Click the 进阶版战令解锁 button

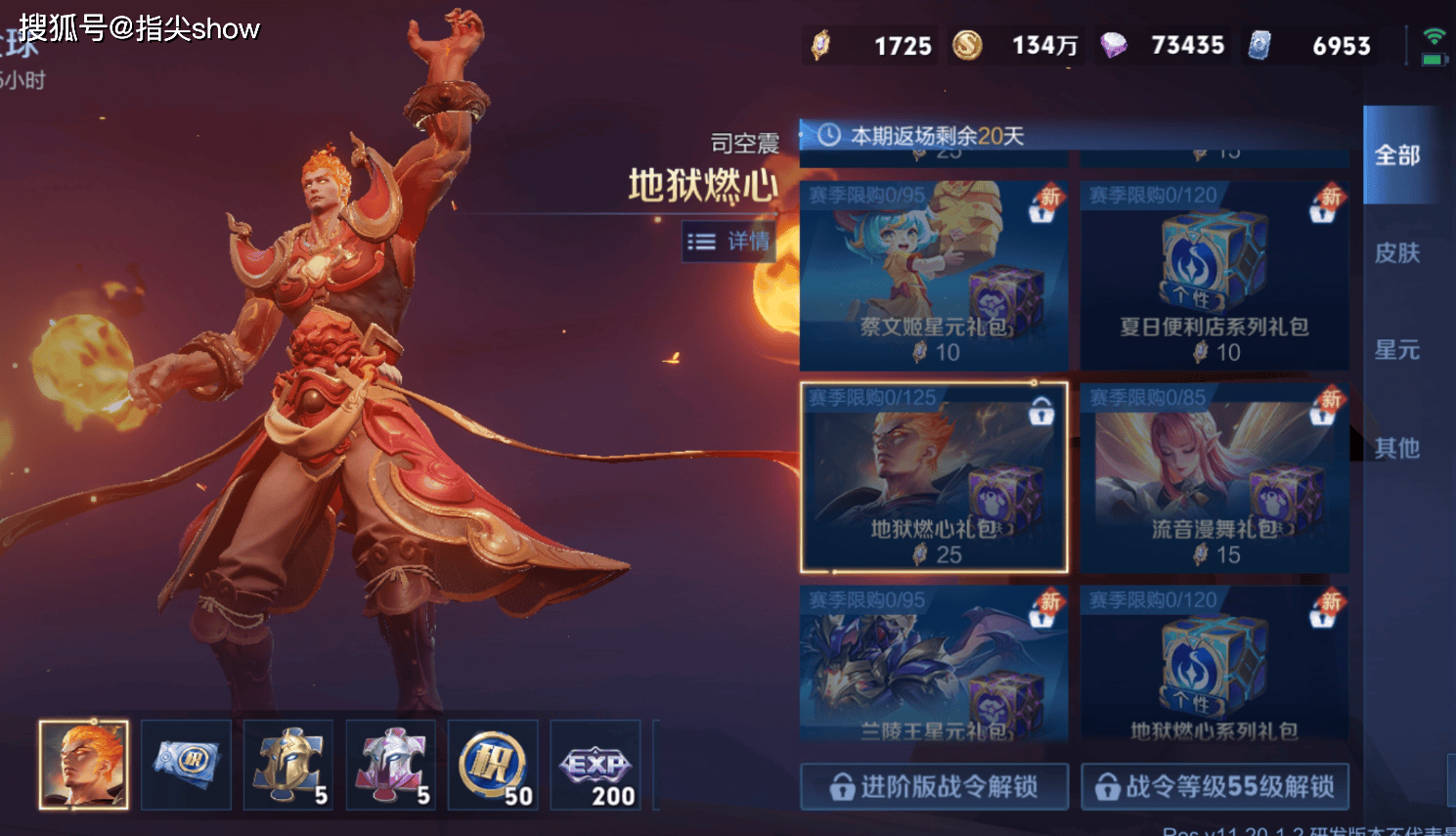pyautogui.click(x=934, y=786)
